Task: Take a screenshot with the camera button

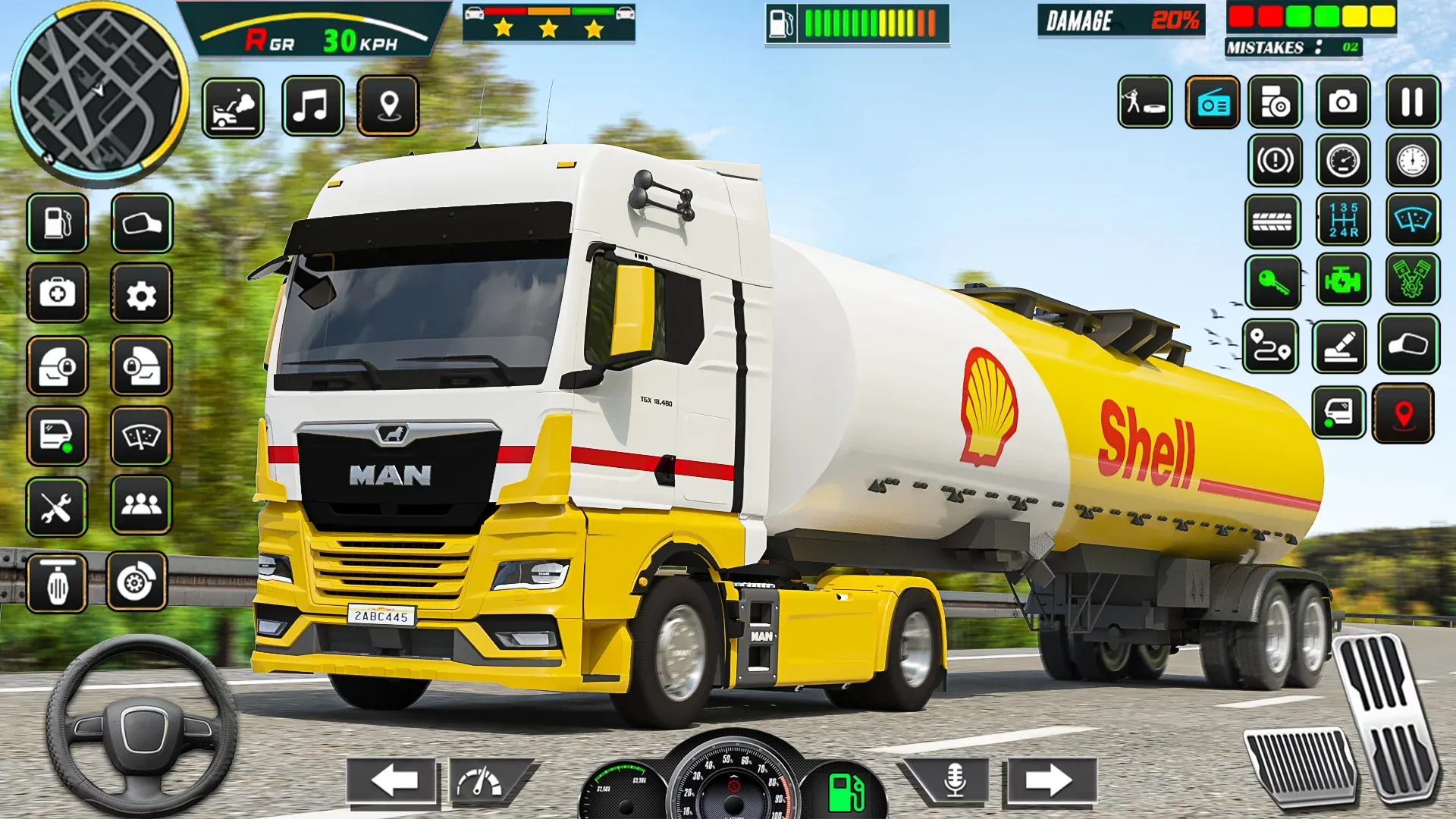Action: (x=1342, y=102)
